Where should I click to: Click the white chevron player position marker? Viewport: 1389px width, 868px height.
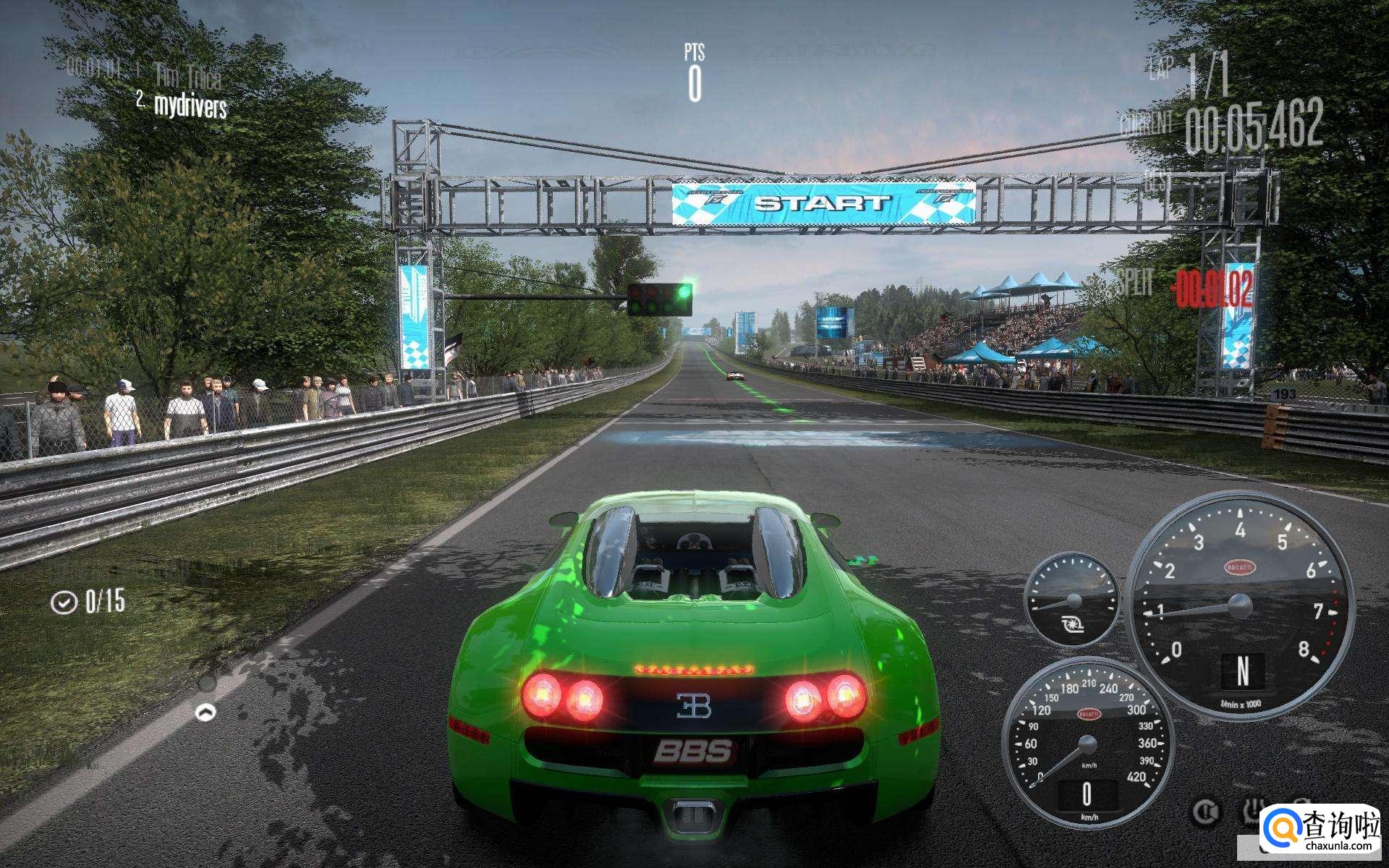206,712
